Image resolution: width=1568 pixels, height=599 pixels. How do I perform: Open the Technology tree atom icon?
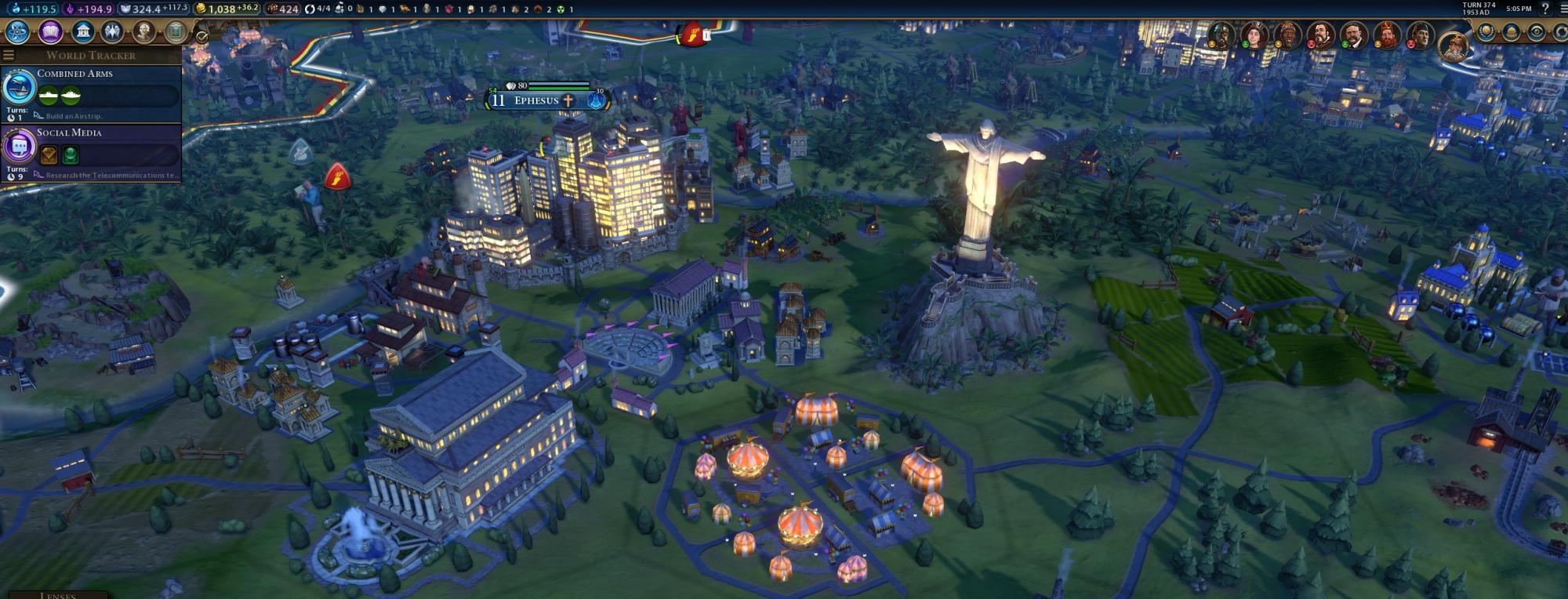pos(17,32)
